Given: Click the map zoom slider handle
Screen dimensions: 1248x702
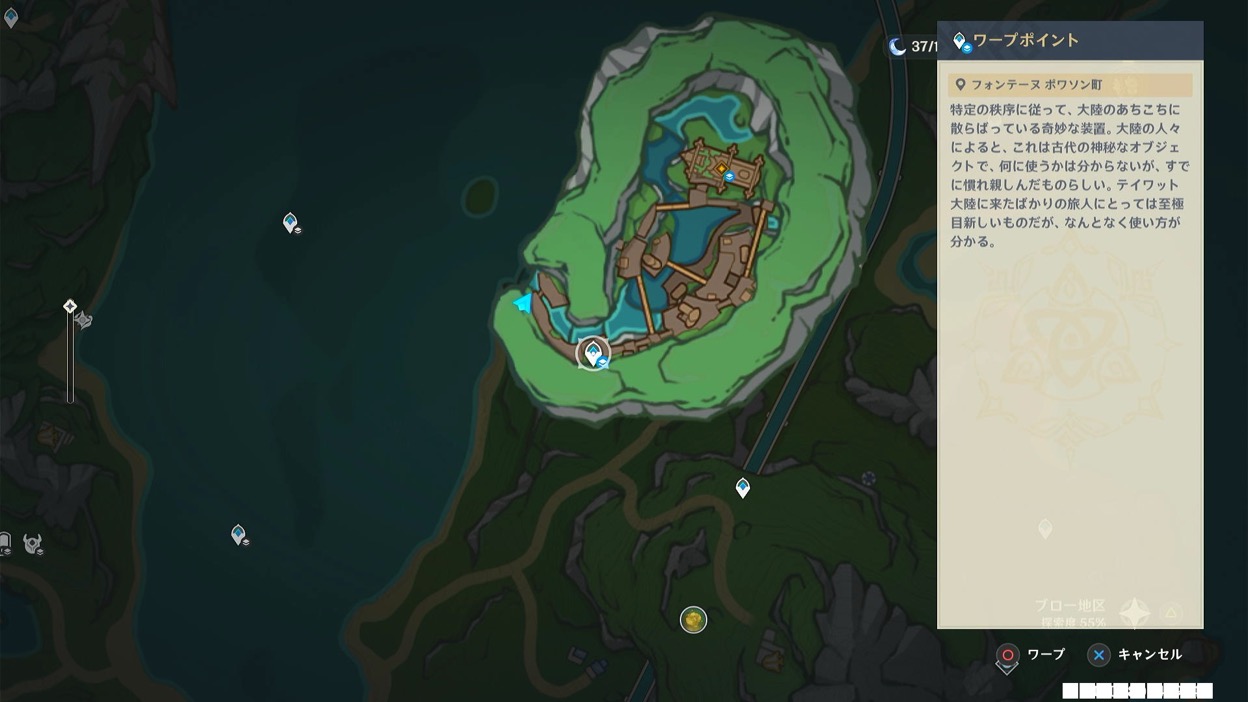Looking at the screenshot, I should coord(70,306).
